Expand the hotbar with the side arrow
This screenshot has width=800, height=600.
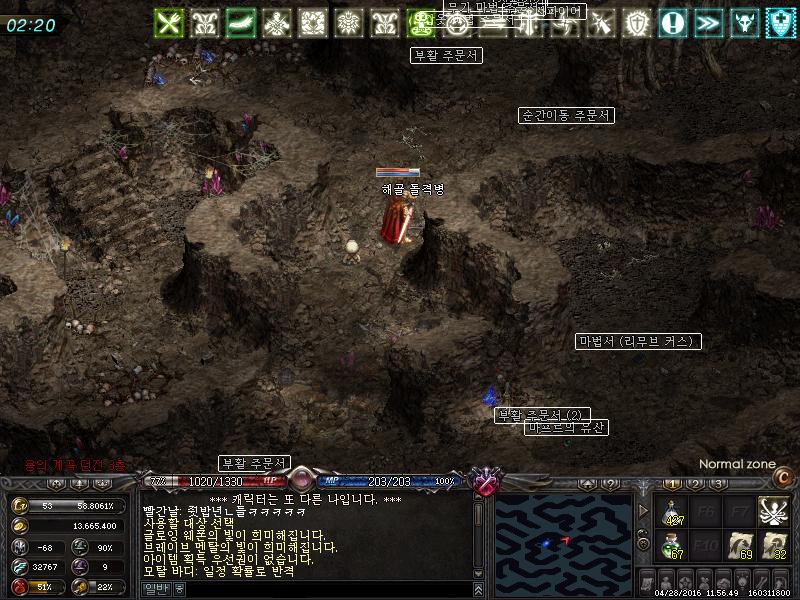pyautogui.click(x=643, y=511)
